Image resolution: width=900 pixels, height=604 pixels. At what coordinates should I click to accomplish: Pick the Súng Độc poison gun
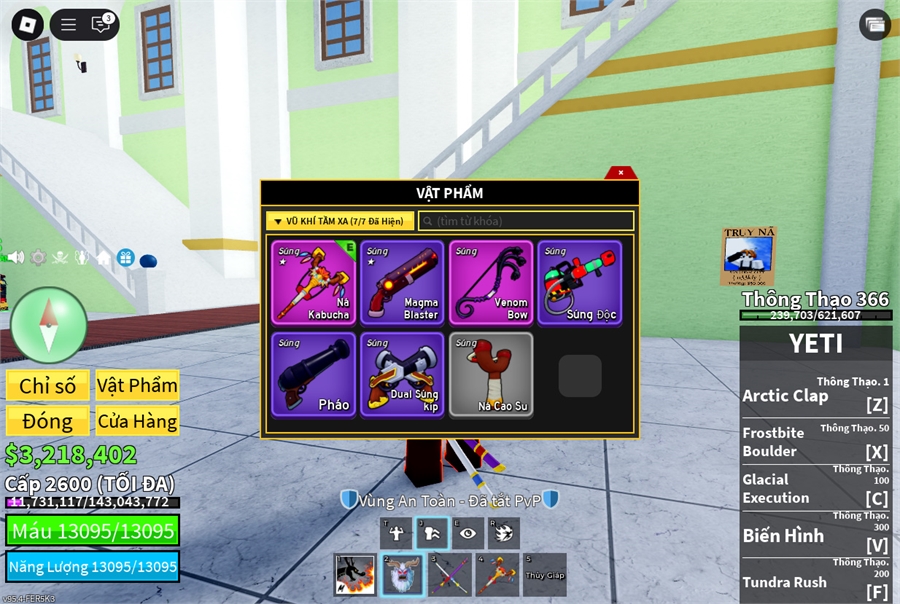579,282
